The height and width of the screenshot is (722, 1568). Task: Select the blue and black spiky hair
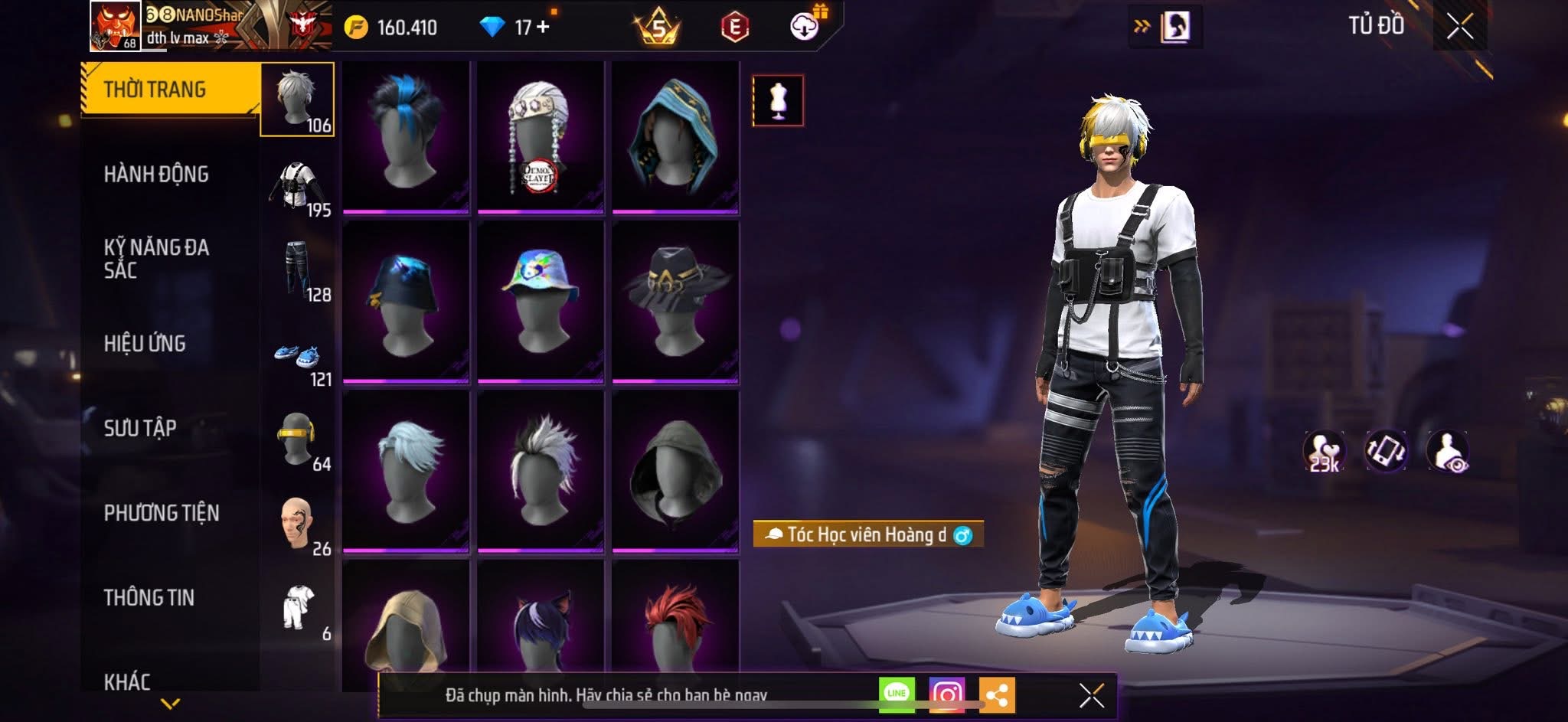tap(406, 136)
